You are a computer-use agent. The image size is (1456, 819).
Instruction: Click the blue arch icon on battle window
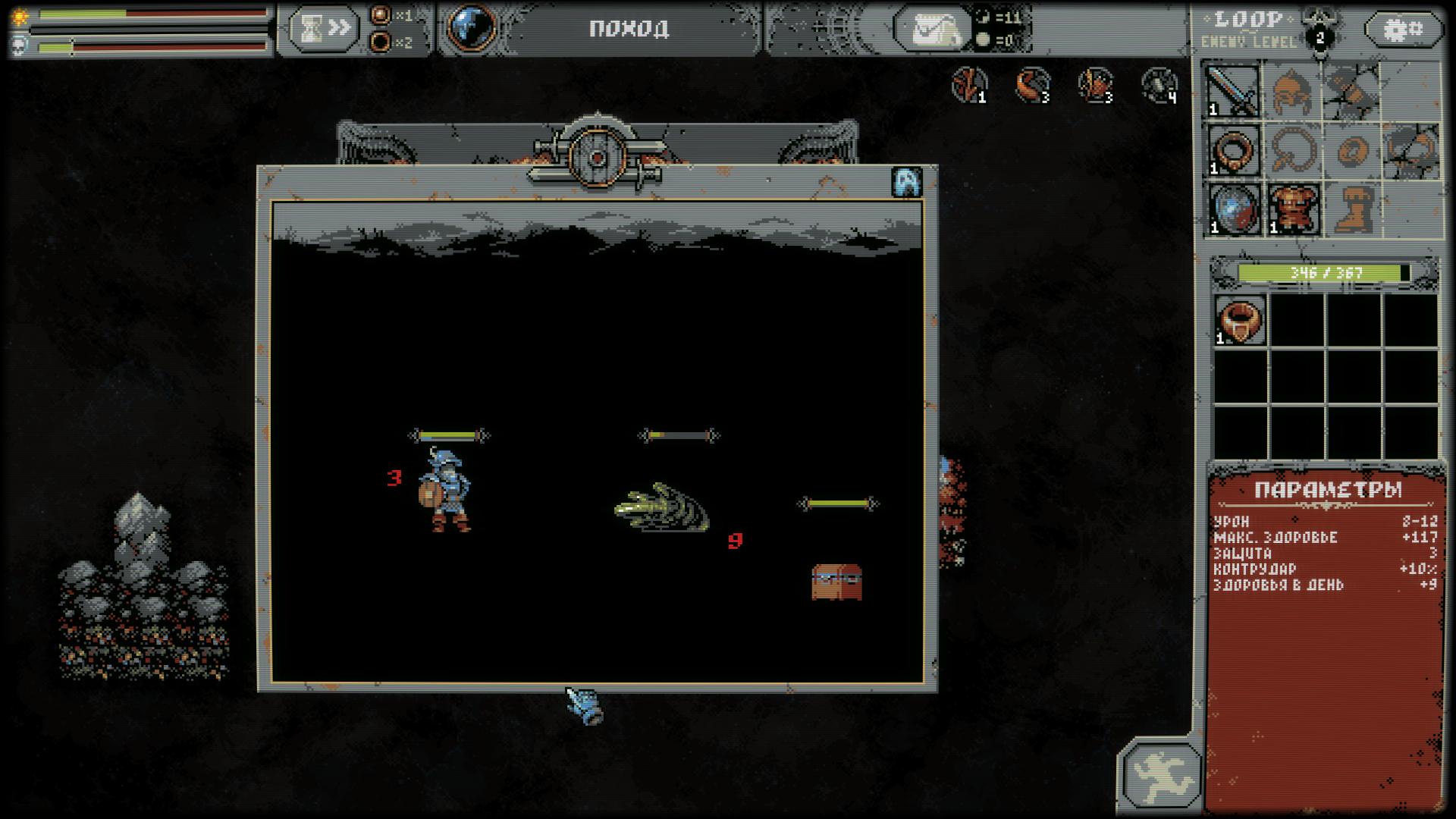tap(907, 182)
